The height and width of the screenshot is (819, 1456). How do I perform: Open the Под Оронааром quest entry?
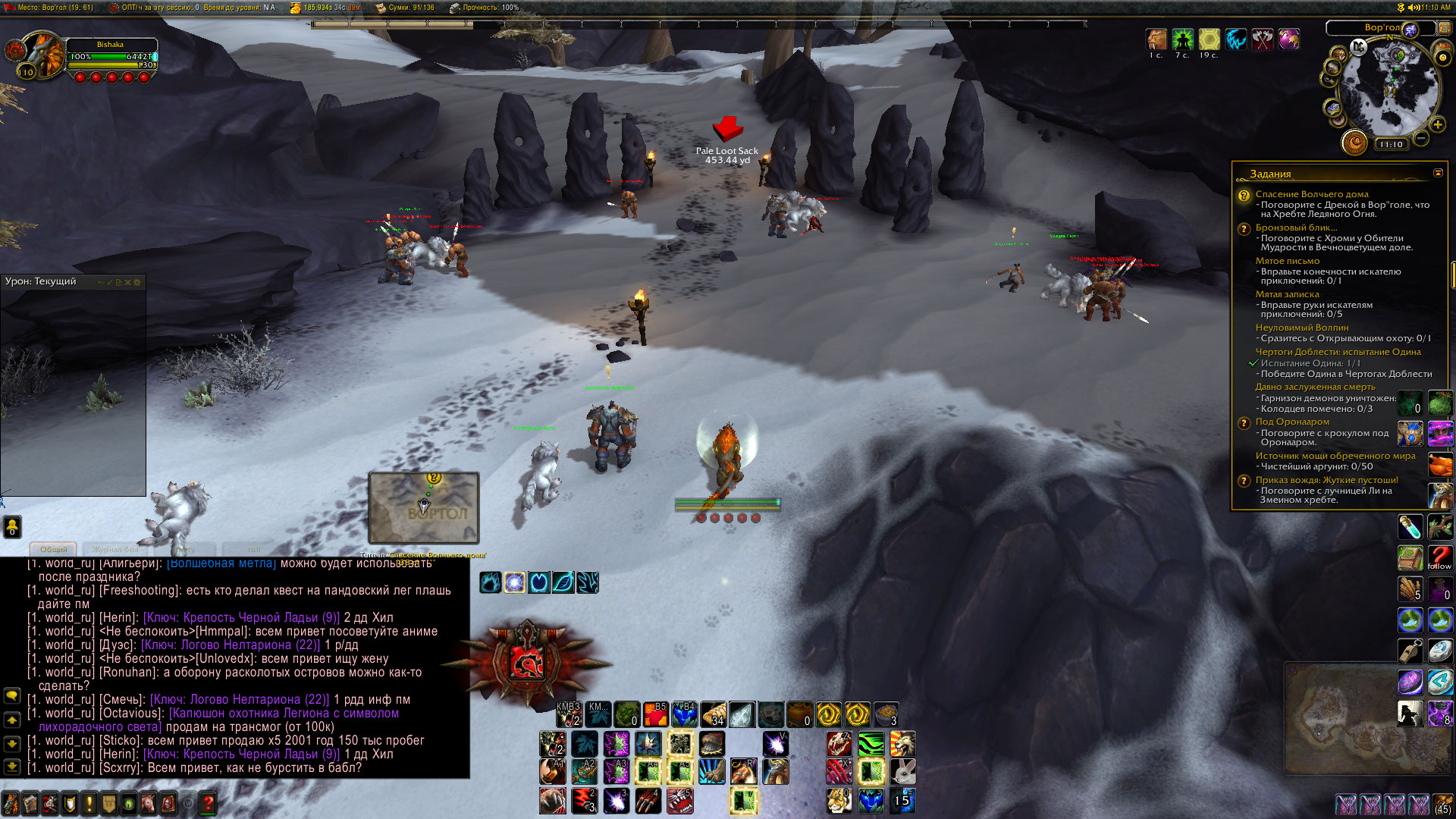1292,422
